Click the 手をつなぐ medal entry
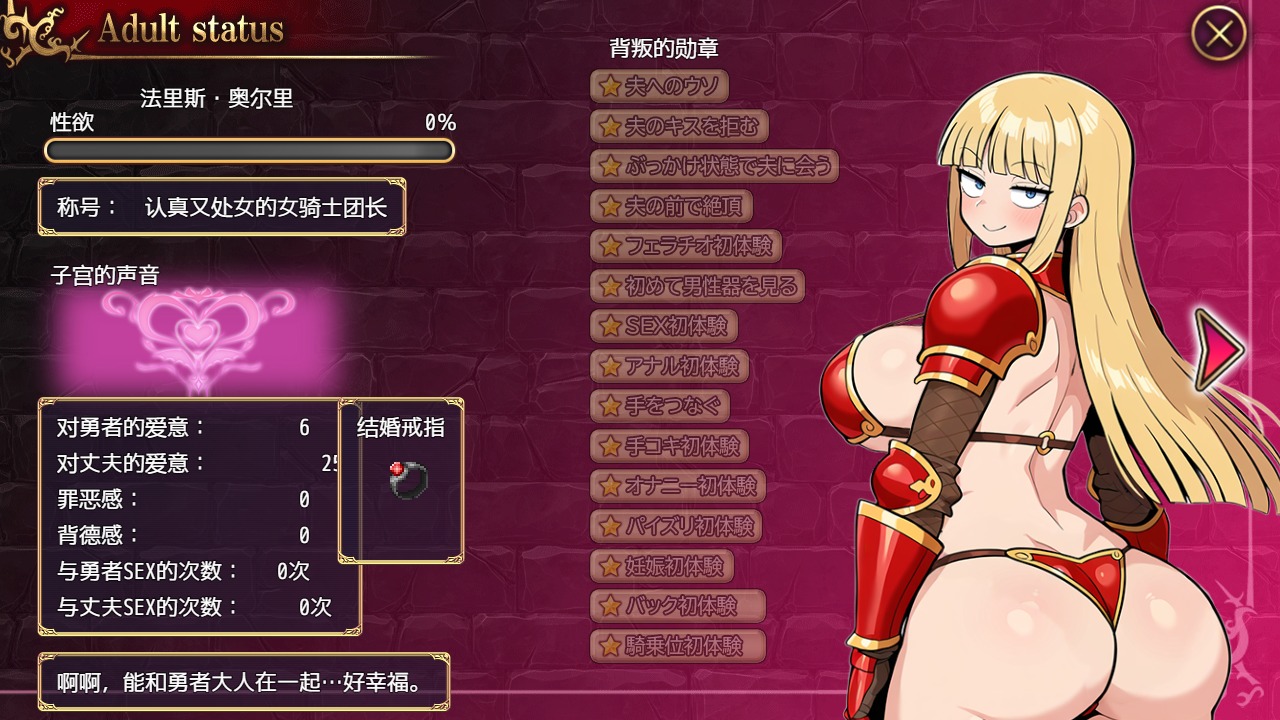Screen dimensions: 1280x720 [660, 406]
